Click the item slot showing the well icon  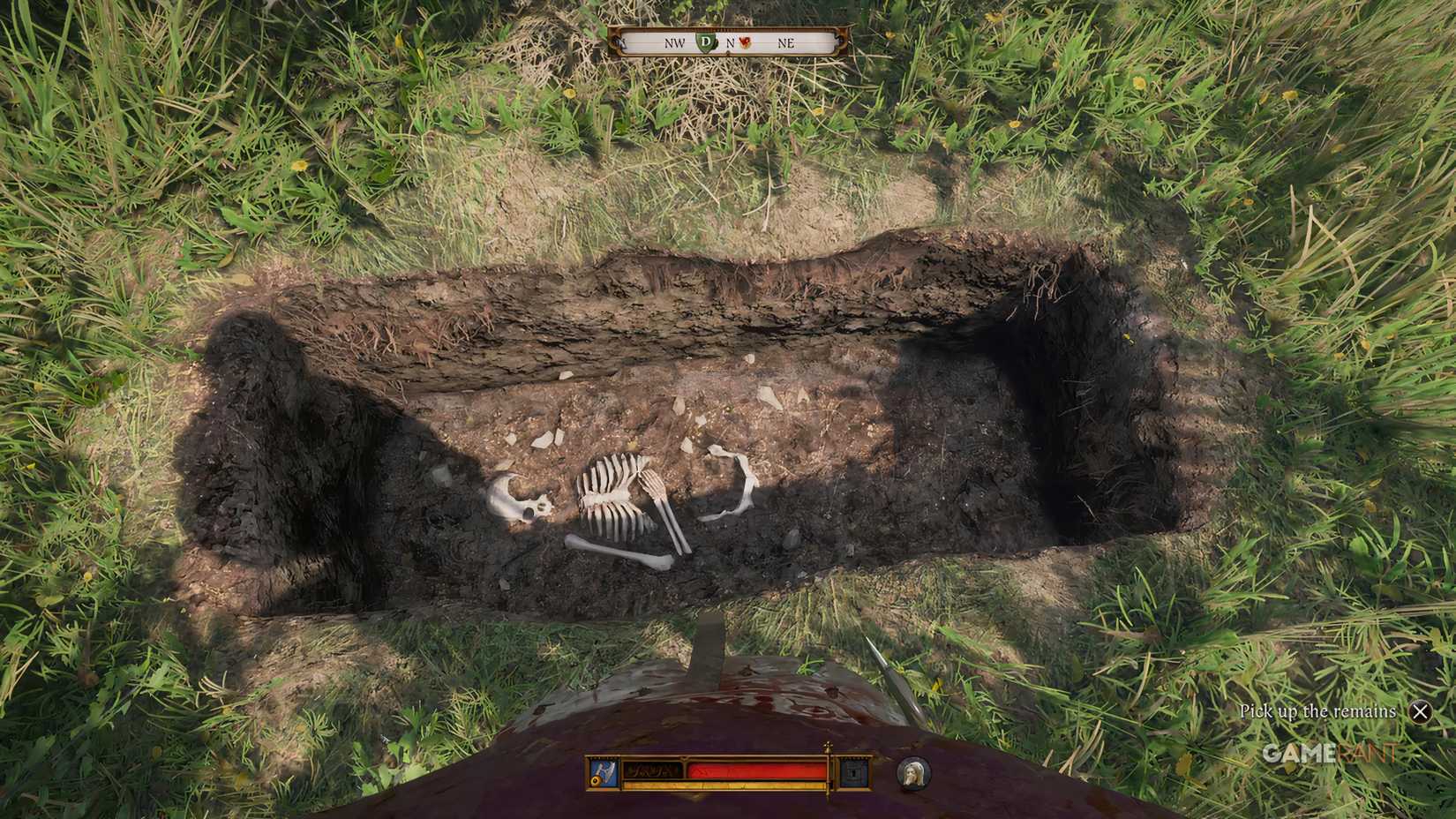(x=852, y=772)
